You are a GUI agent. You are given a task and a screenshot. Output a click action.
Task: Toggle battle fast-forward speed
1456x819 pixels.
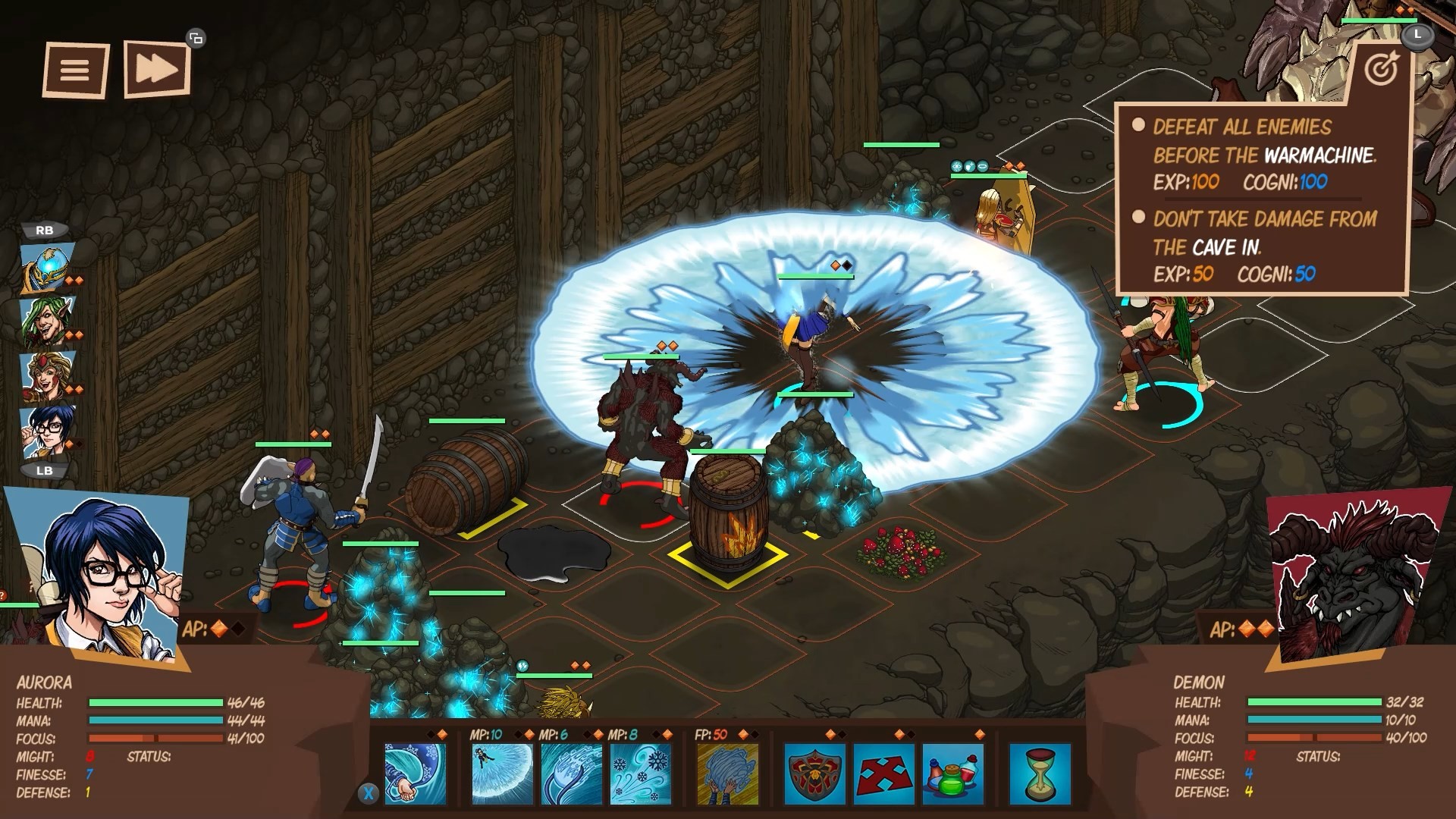155,71
